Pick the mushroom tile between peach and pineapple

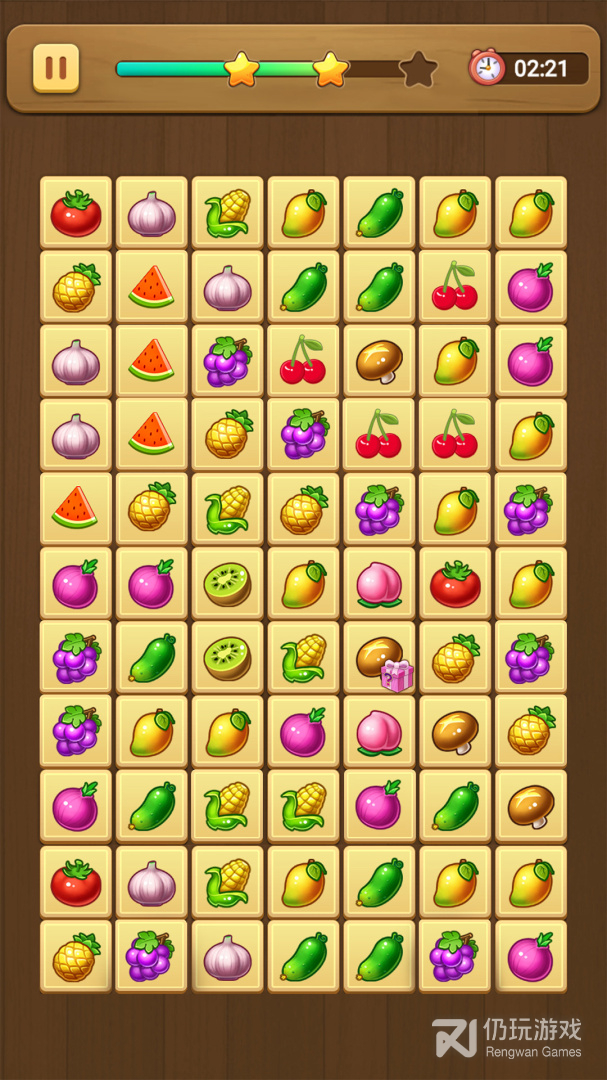point(455,732)
